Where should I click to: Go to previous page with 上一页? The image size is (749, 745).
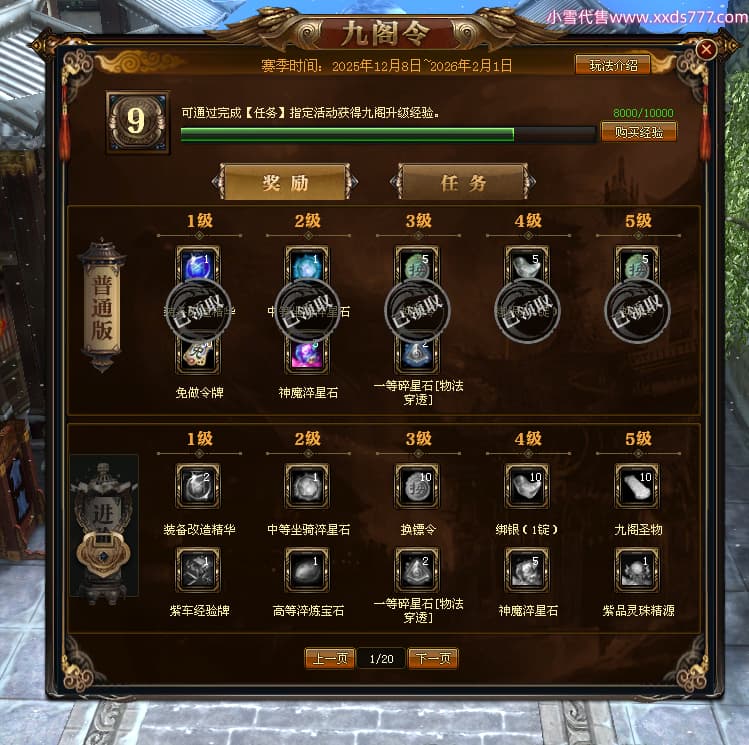click(x=330, y=658)
